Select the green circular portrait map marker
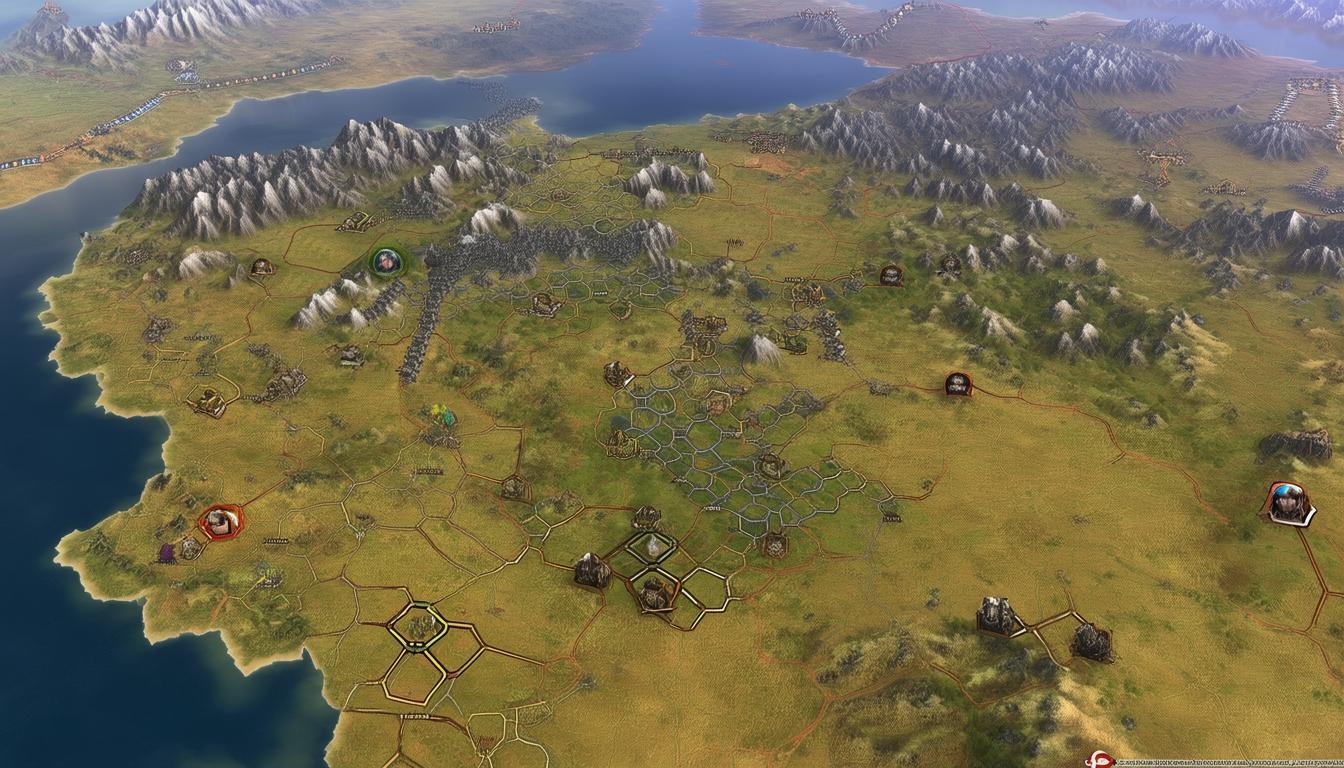Screen dimensions: 1344x768 [386, 262]
